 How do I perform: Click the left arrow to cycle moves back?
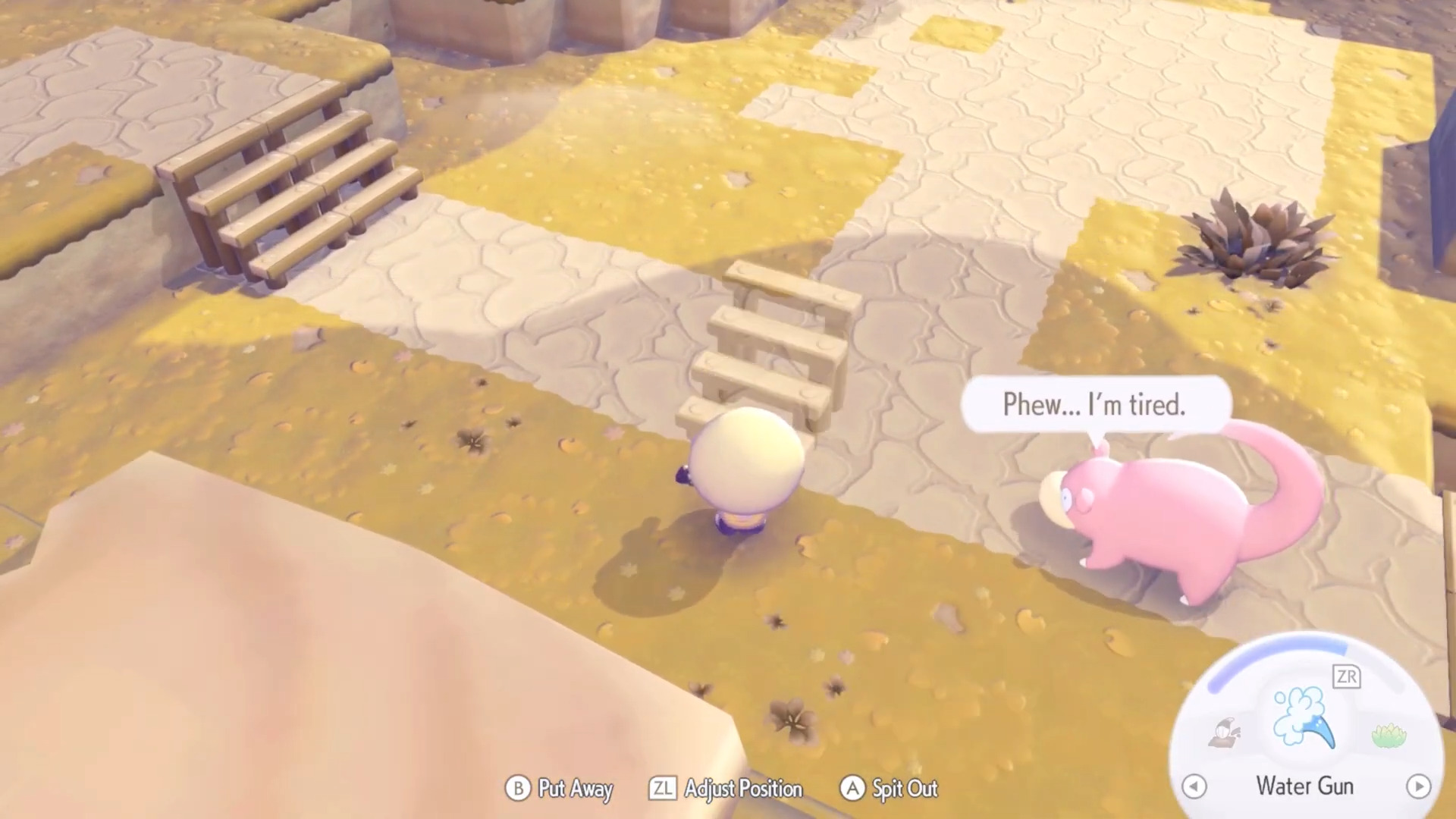1194,787
